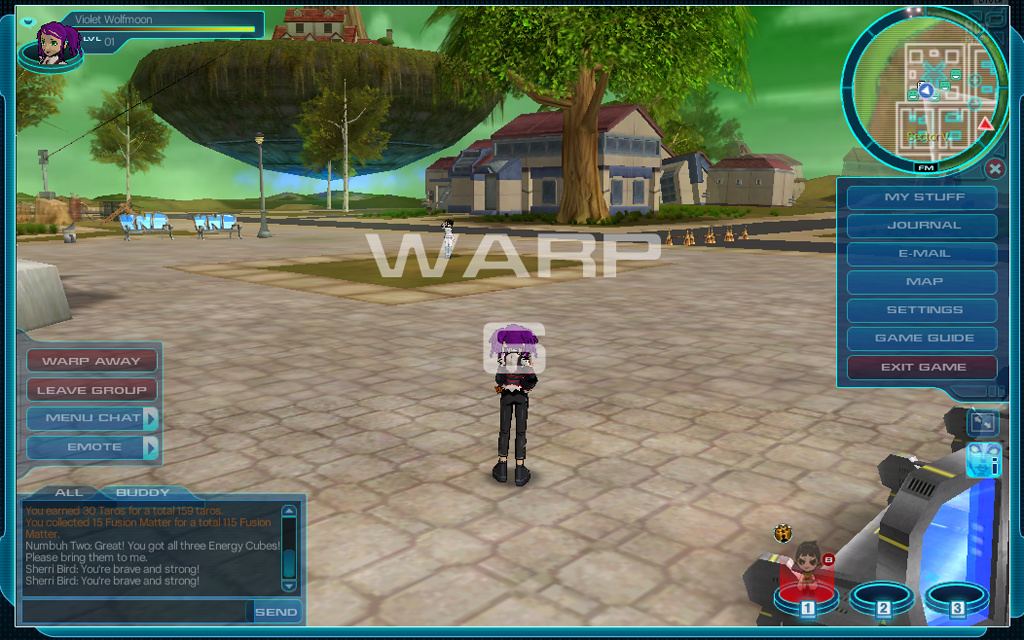This screenshot has width=1024, height=640.
Task: Switch to the All chat tab
Action: coord(69,492)
